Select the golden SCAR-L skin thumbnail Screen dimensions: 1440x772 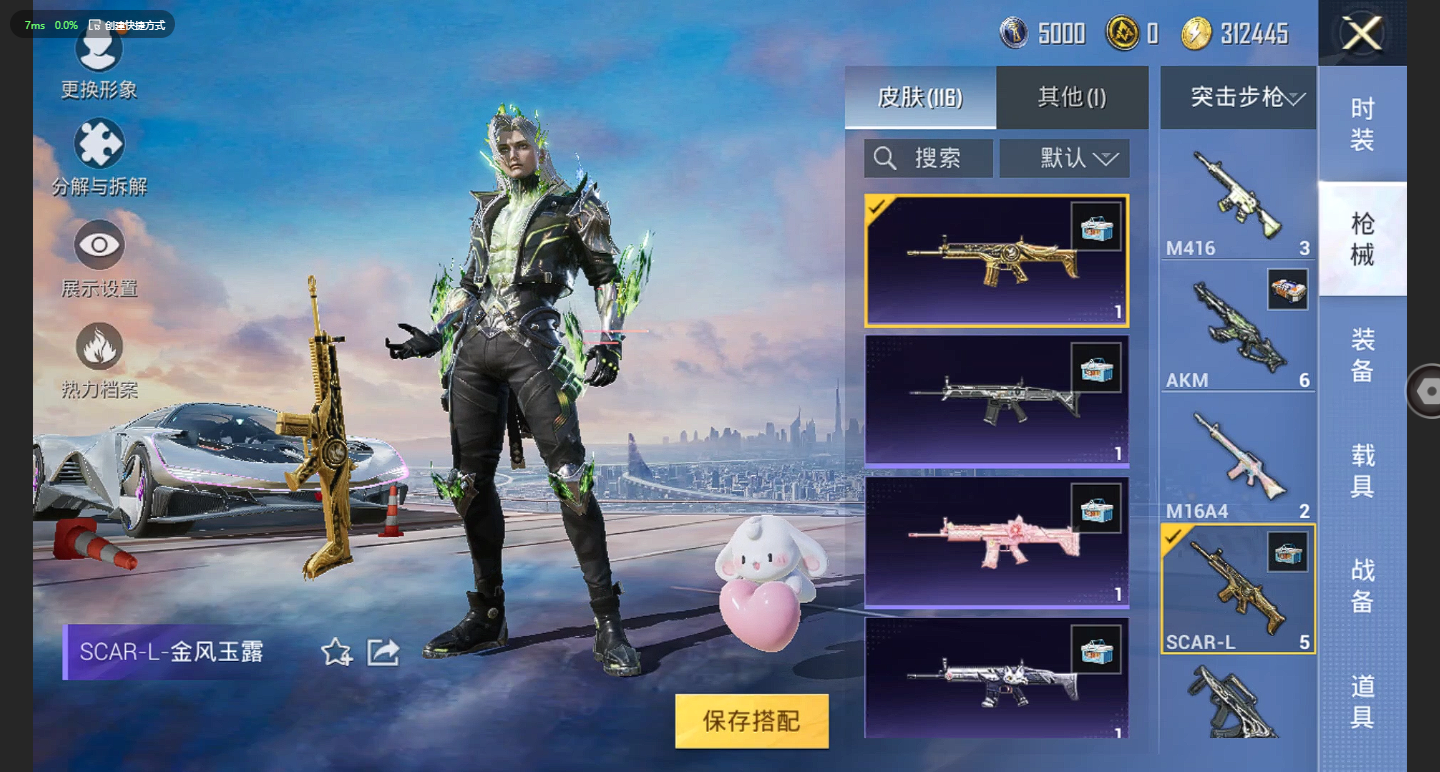tap(996, 261)
